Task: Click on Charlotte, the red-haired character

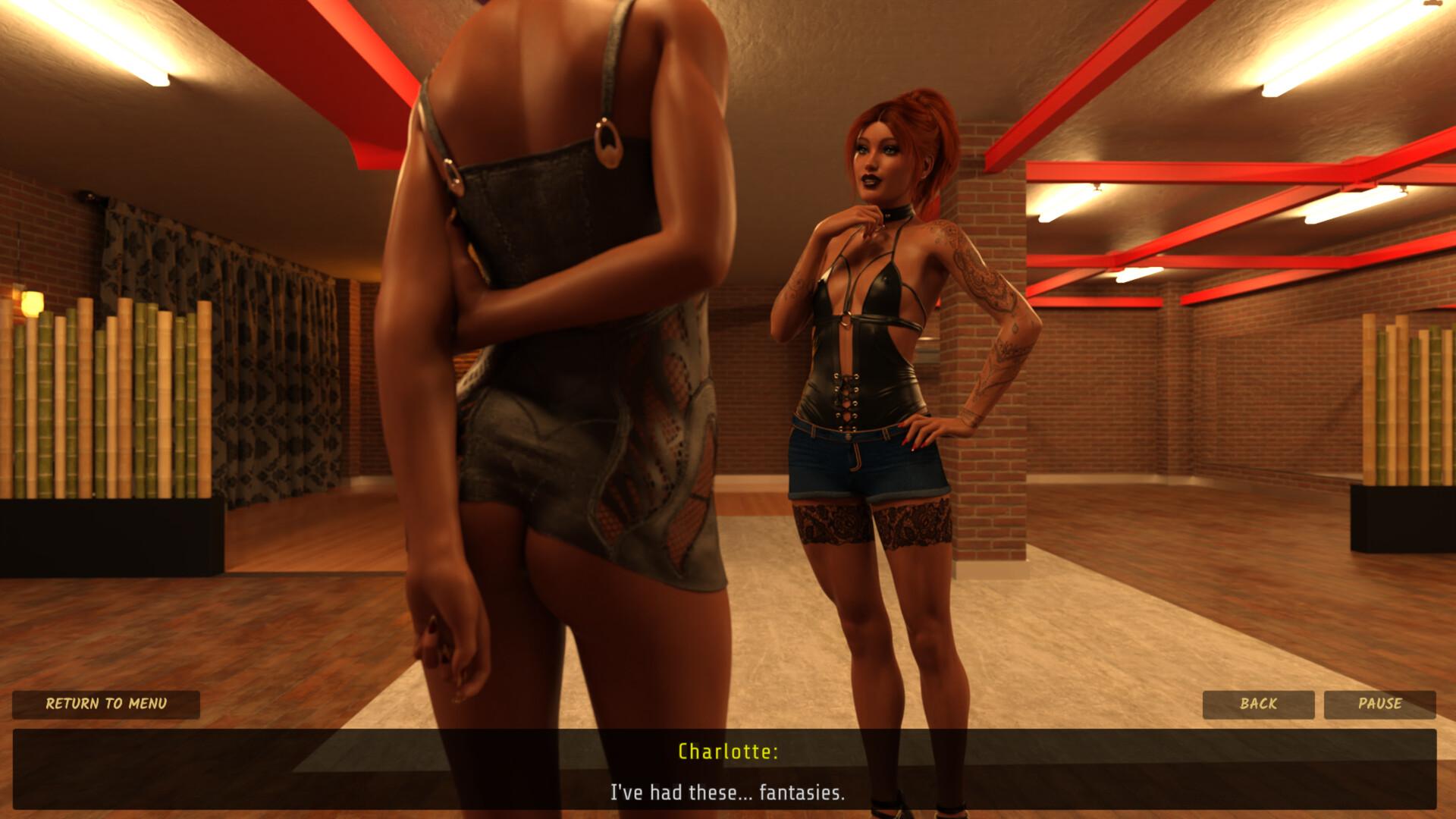Action: (872, 341)
